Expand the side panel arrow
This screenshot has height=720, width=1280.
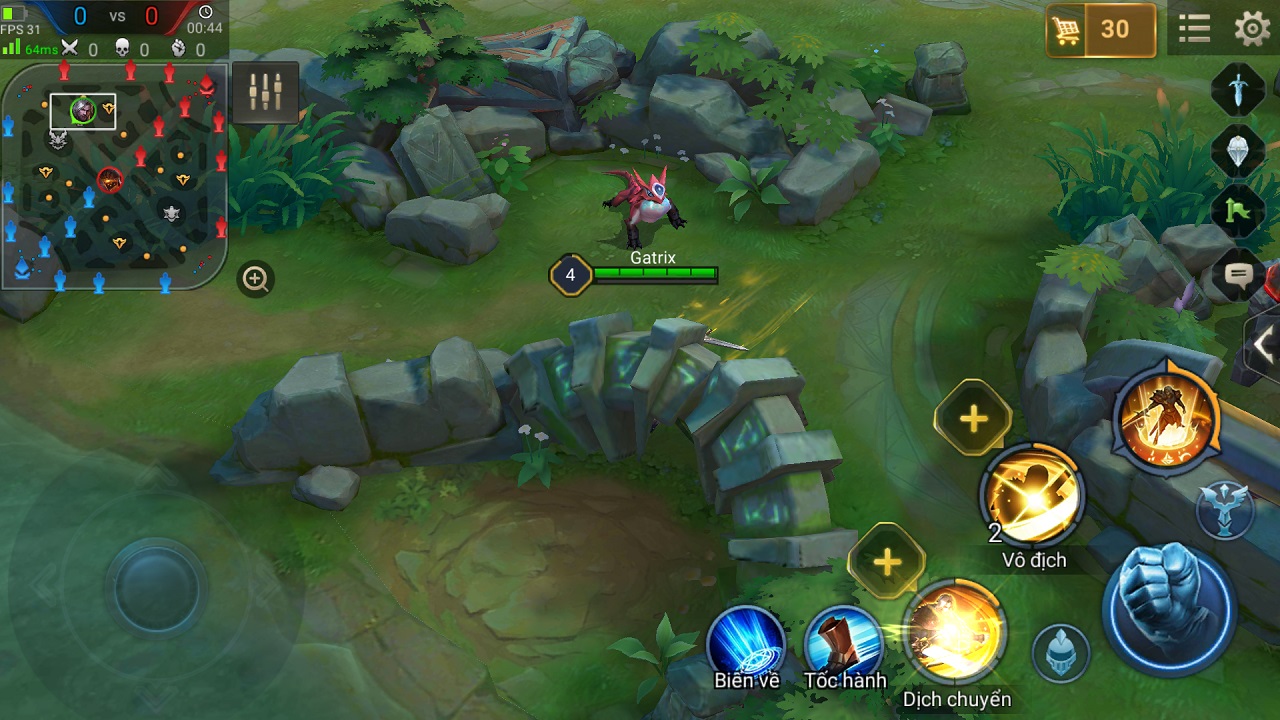coord(1263,346)
